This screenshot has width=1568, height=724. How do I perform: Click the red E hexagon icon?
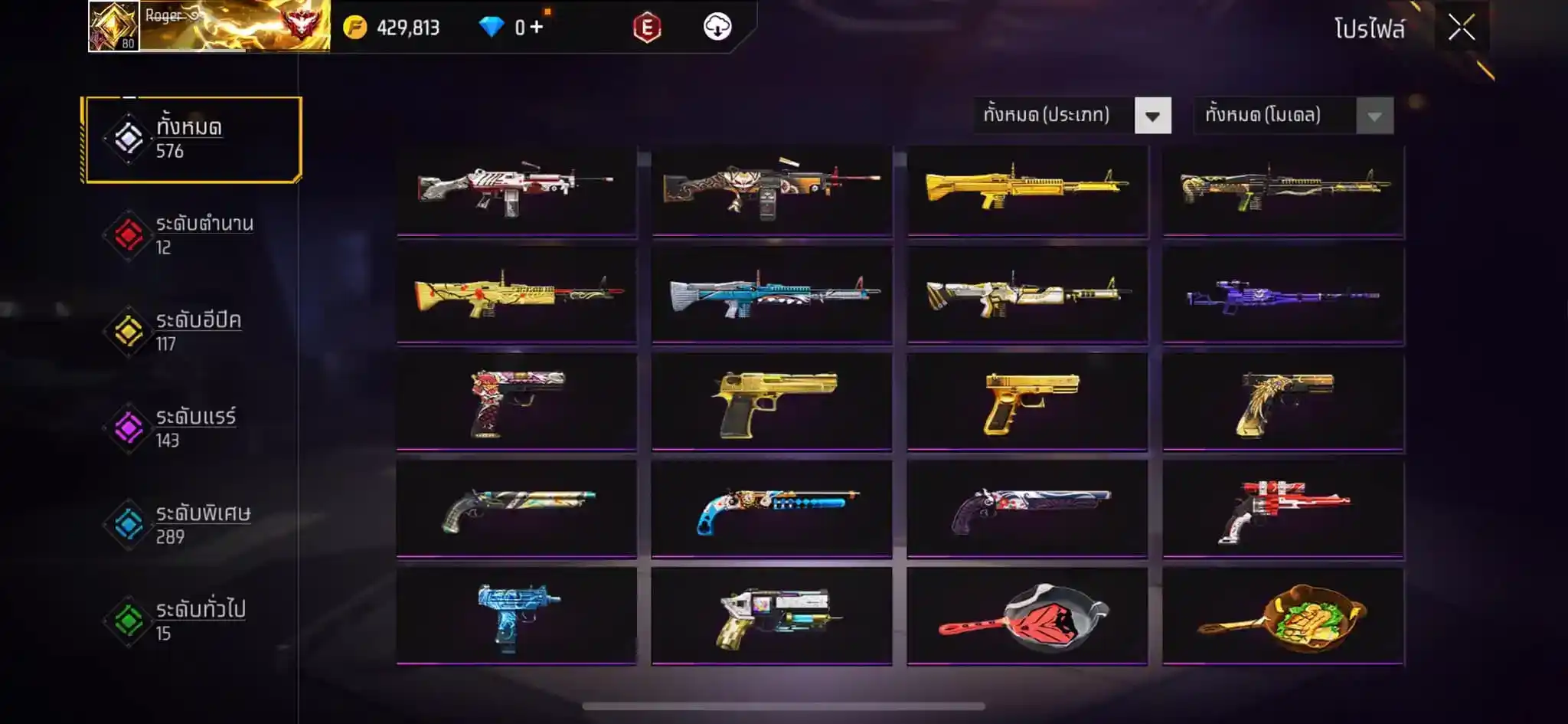coord(647,28)
